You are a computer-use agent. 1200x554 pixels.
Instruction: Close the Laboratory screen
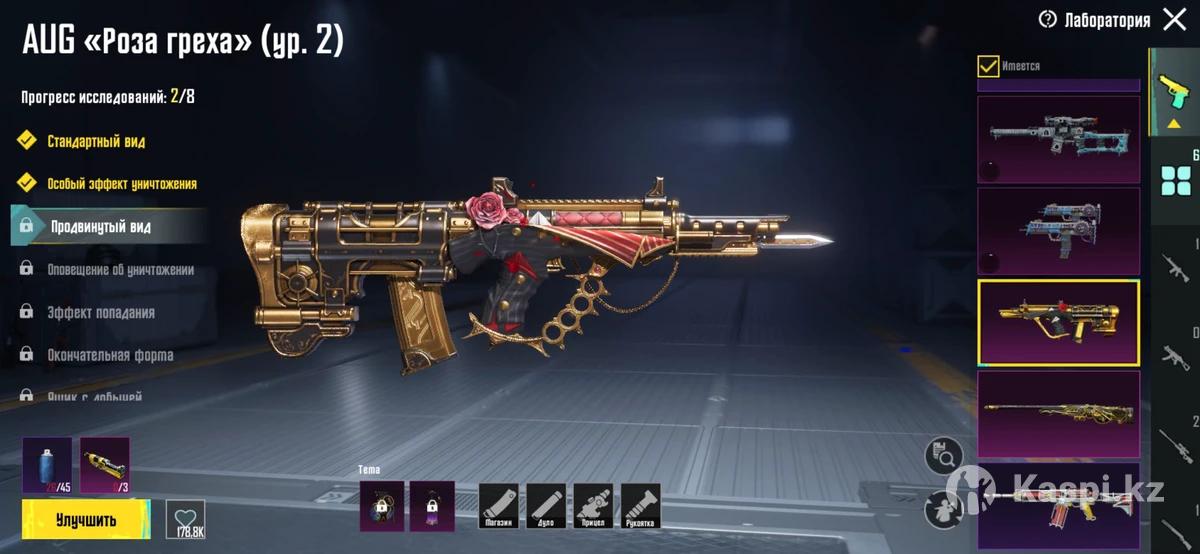pyautogui.click(x=1175, y=19)
